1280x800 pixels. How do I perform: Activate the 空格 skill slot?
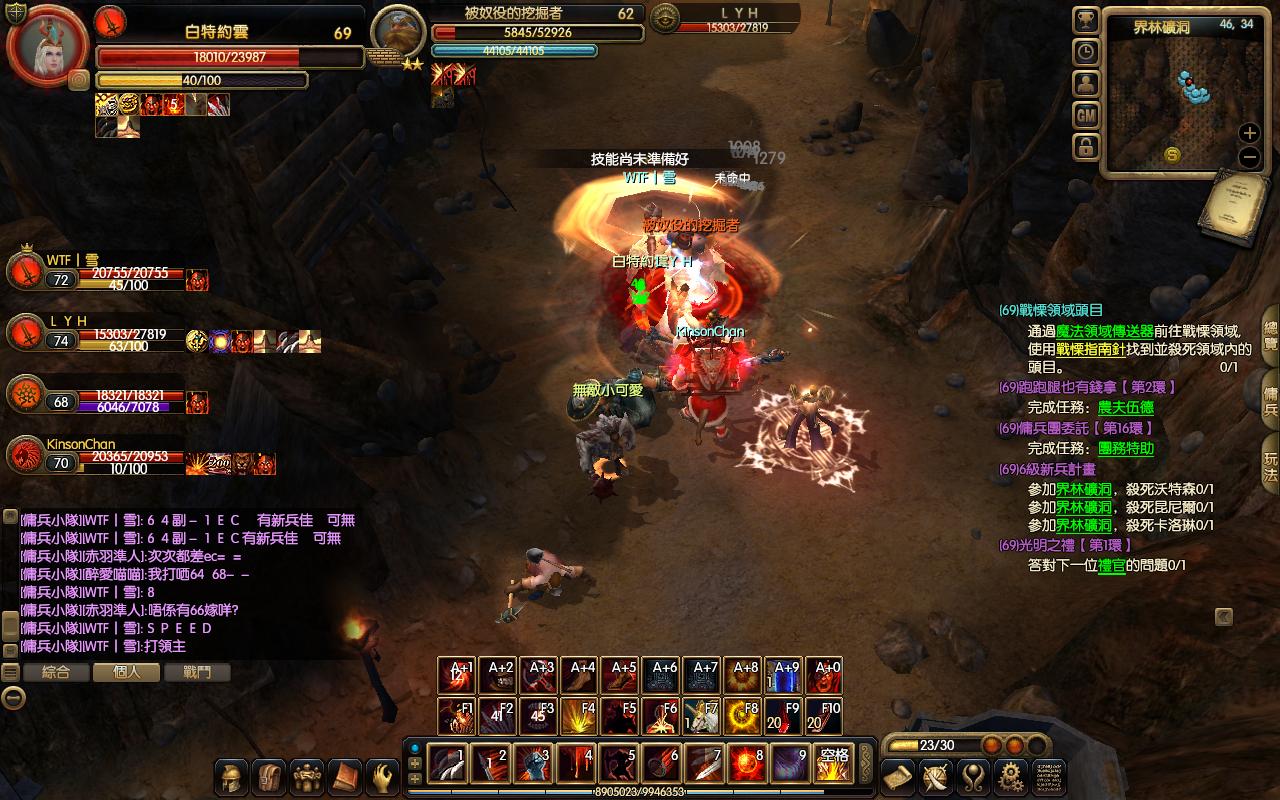[833, 764]
